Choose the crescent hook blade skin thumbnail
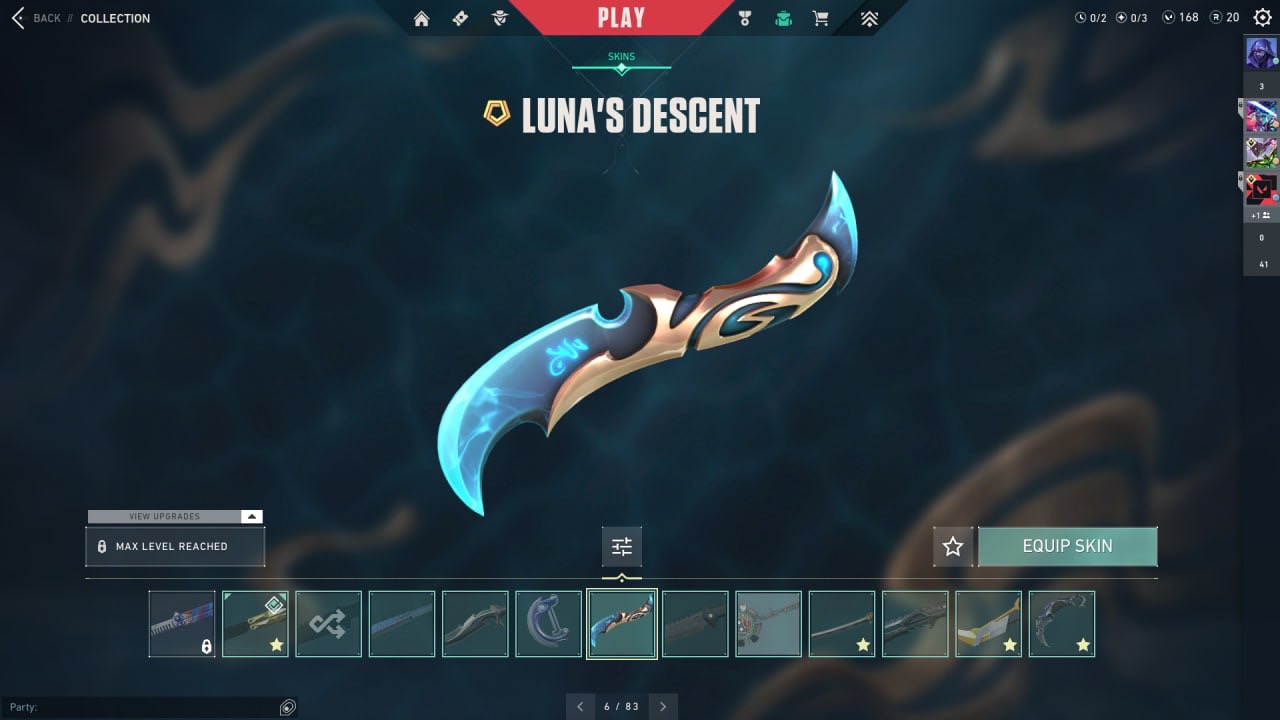The width and height of the screenshot is (1280, 720). pyautogui.click(x=548, y=624)
